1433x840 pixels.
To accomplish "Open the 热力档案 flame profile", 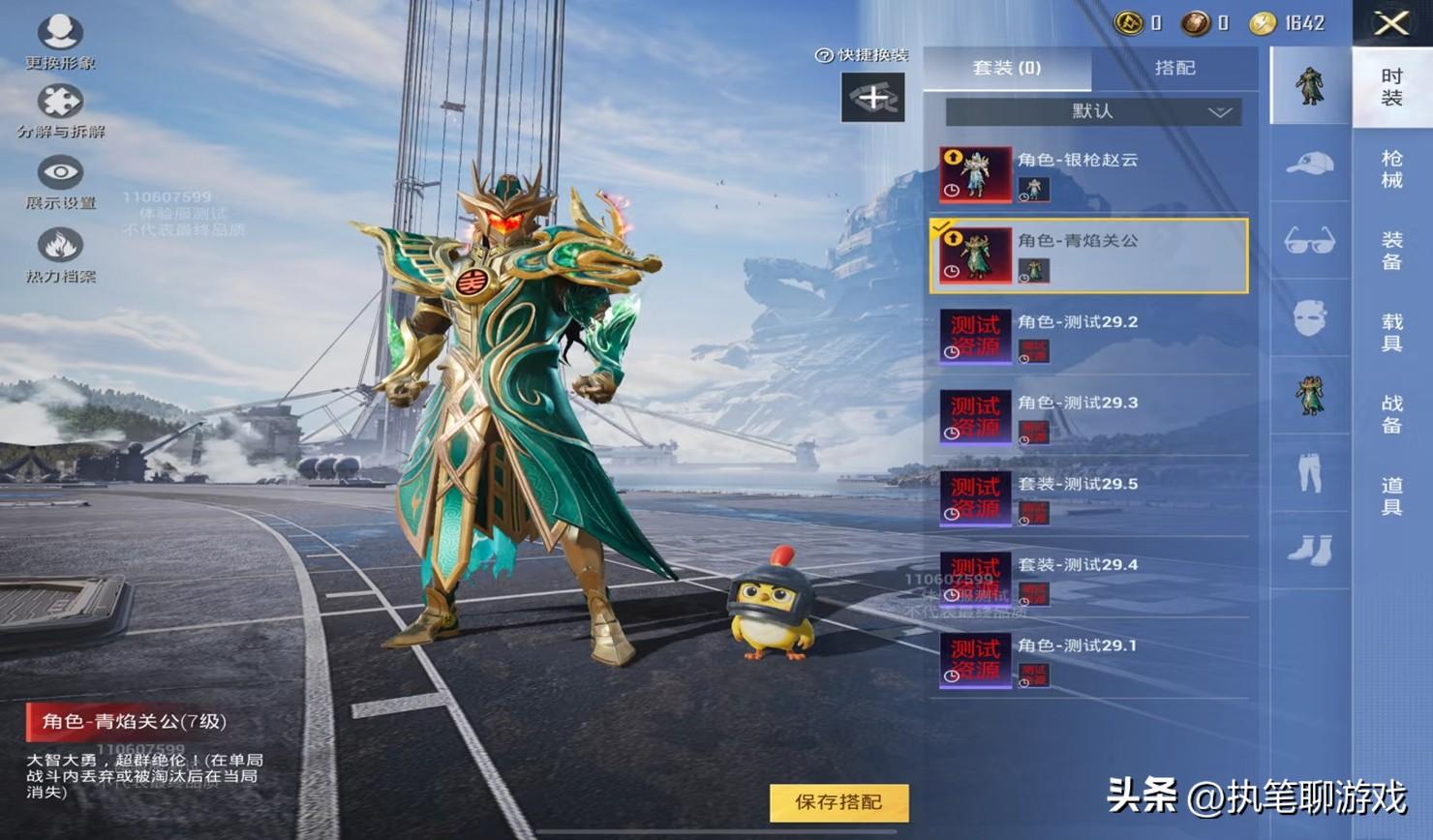I will (x=60, y=255).
